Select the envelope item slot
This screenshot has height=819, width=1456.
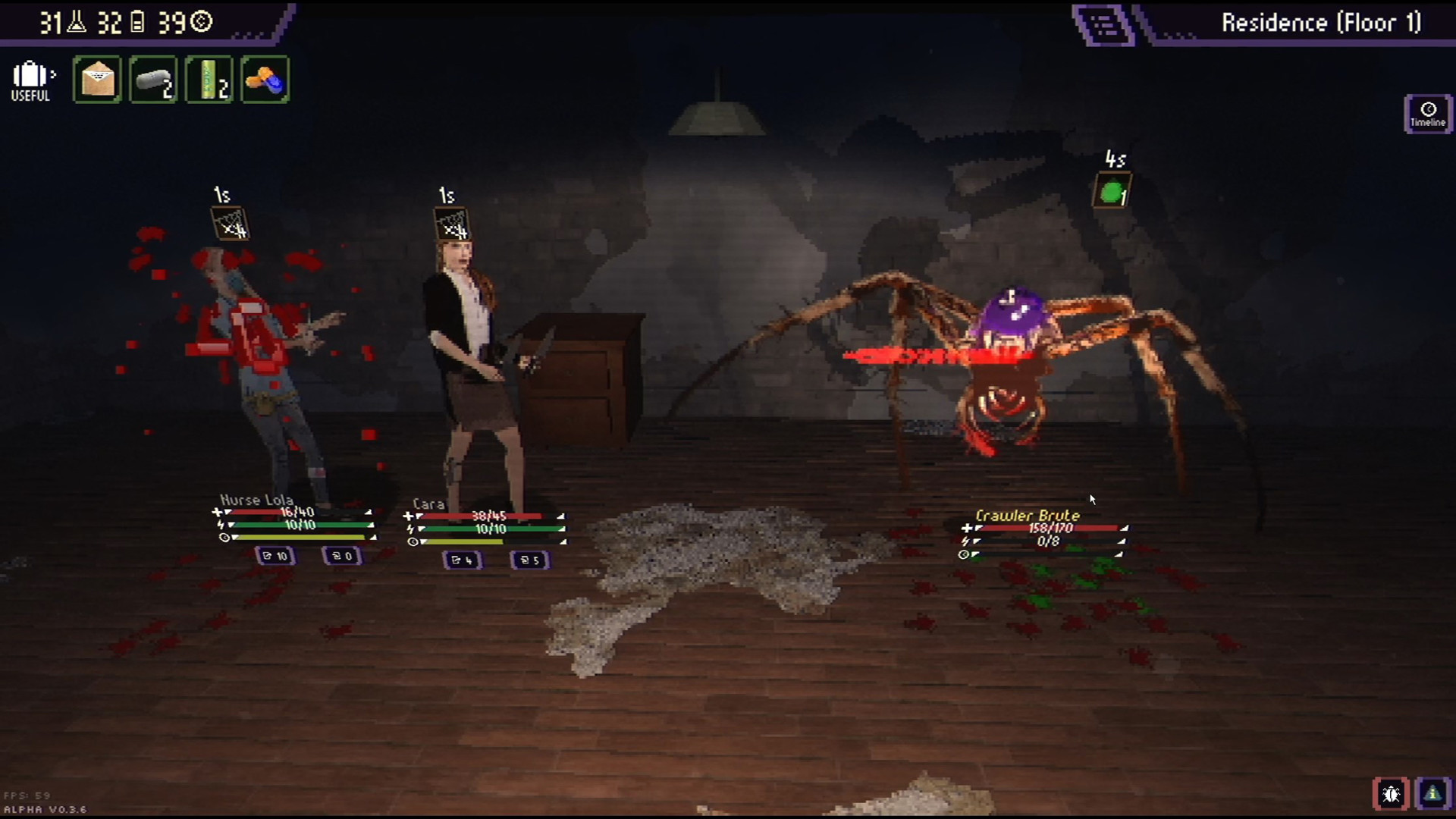click(x=97, y=80)
